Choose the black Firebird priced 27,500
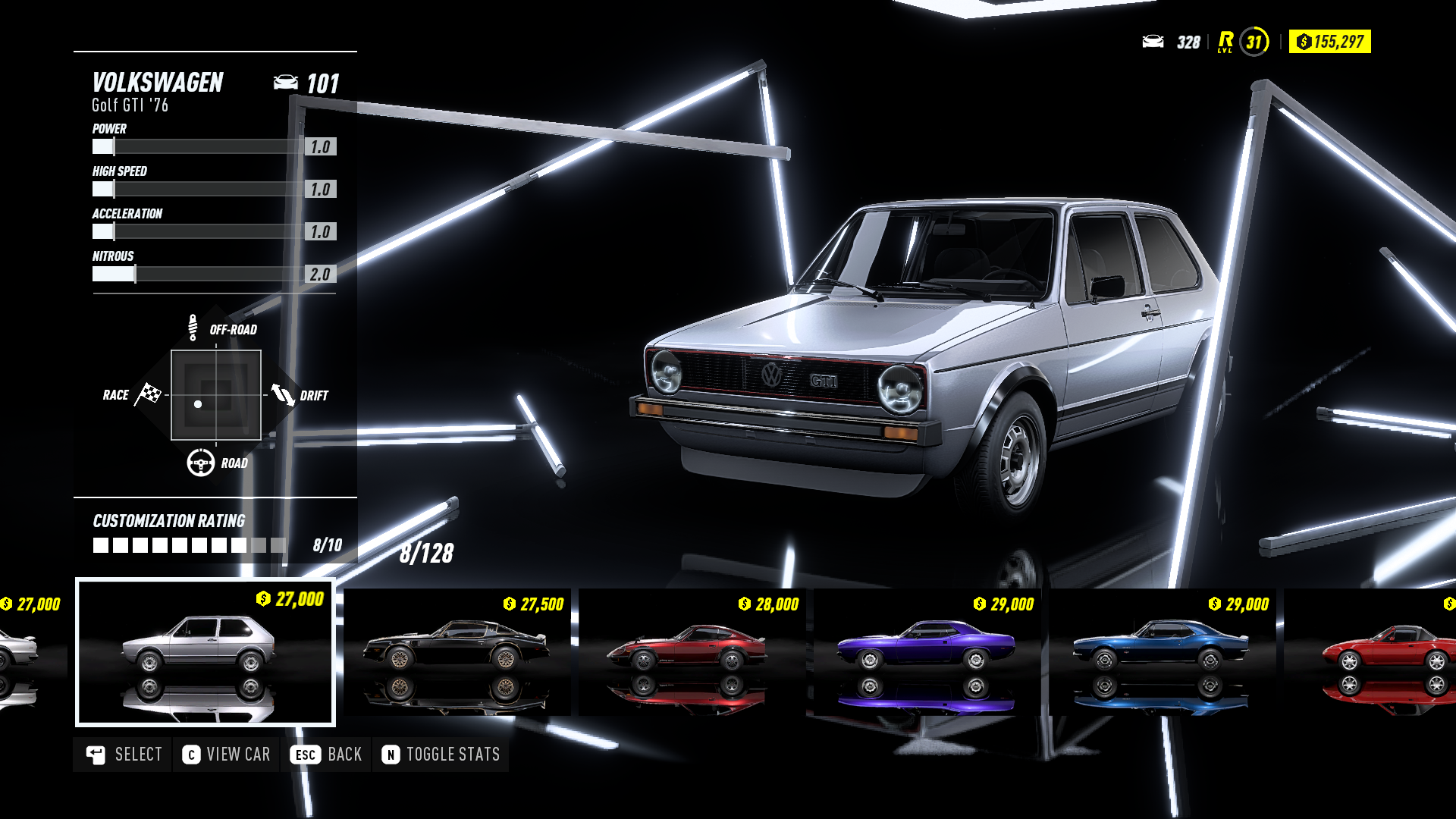Screen dimensions: 1456x819 pos(457,652)
